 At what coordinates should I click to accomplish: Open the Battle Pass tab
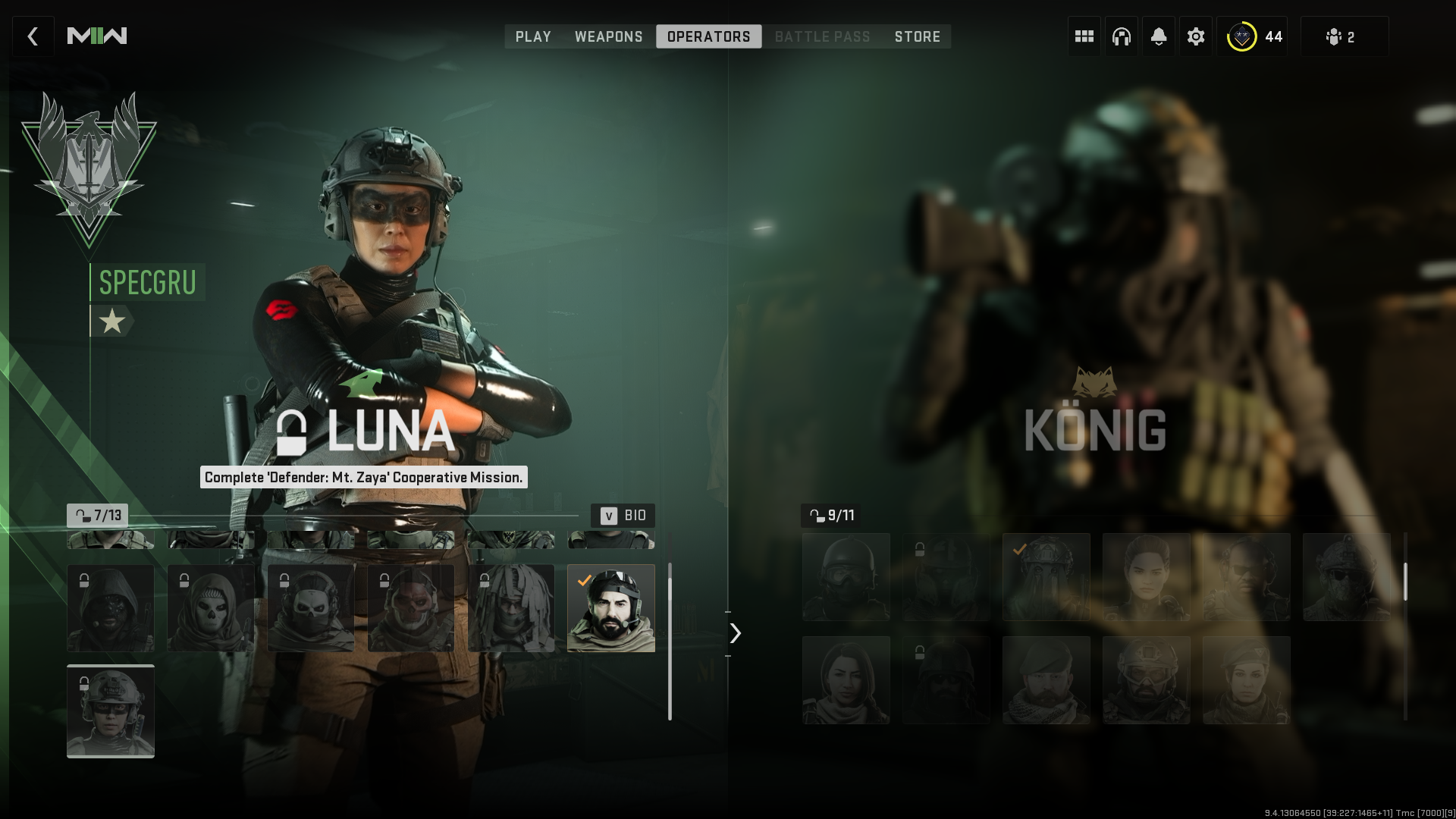click(x=822, y=36)
